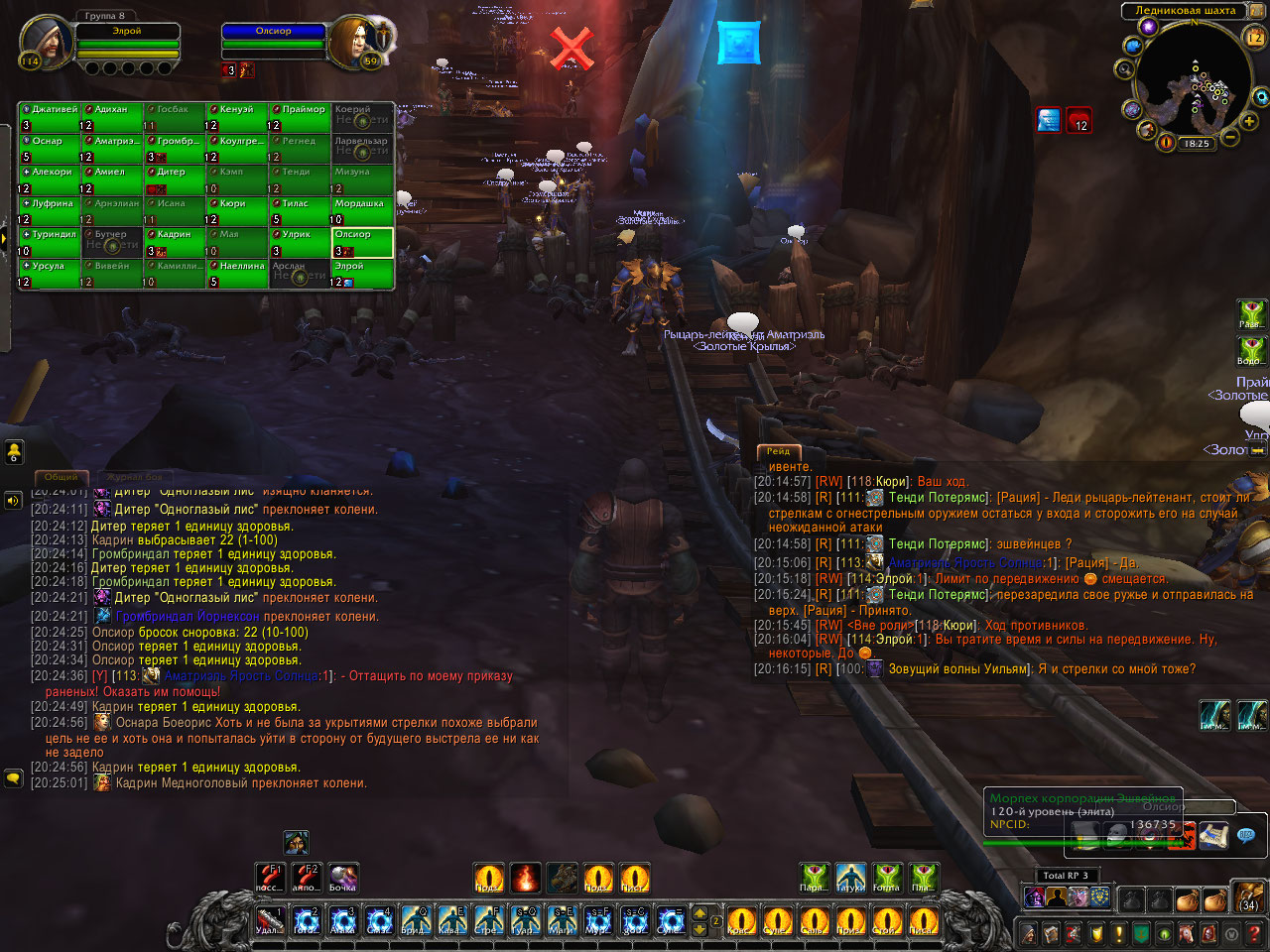Open the quest log exclamation button
The height and width of the screenshot is (952, 1270).
[1119, 933]
